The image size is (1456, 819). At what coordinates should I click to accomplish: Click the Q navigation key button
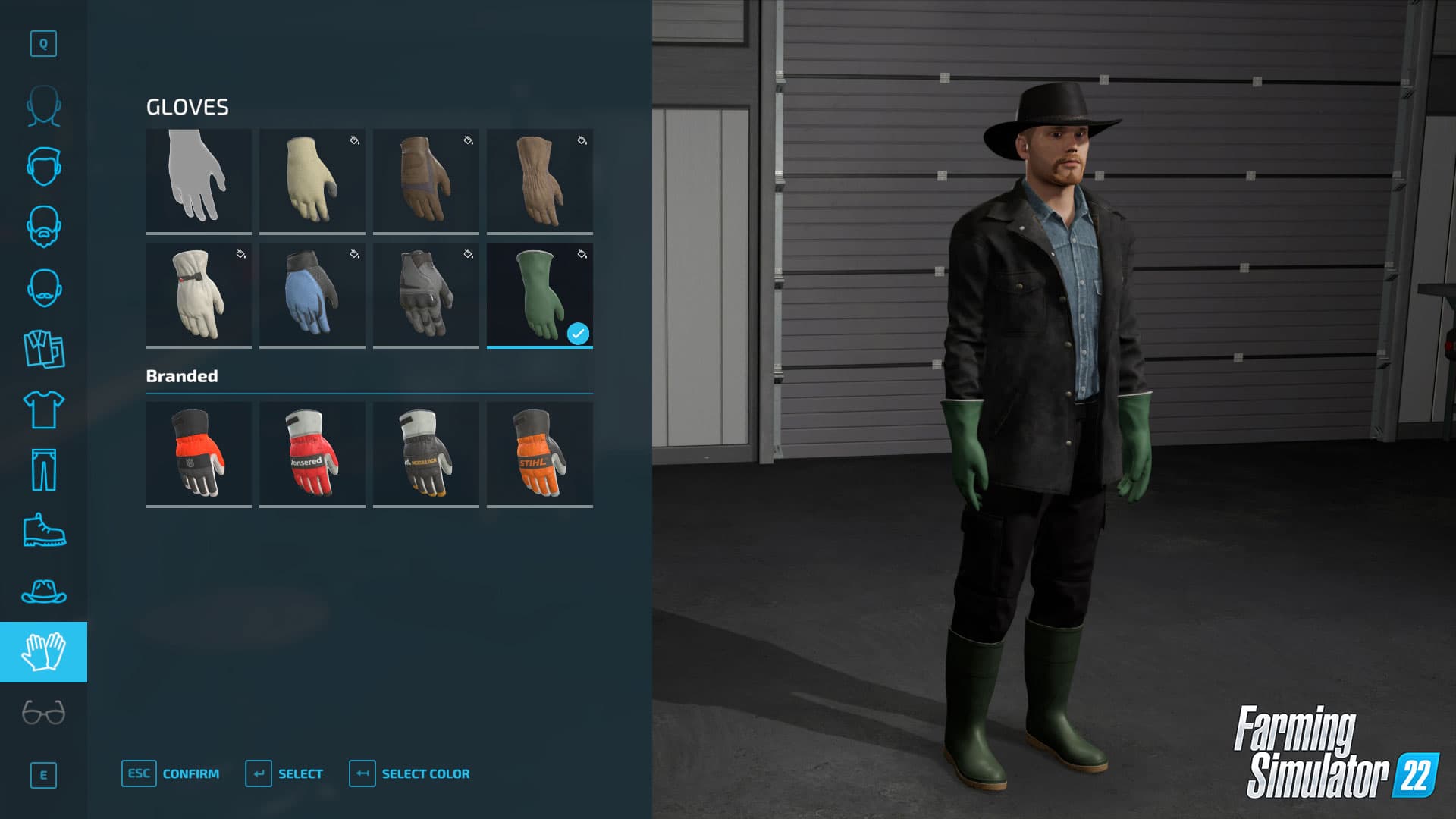coord(44,44)
